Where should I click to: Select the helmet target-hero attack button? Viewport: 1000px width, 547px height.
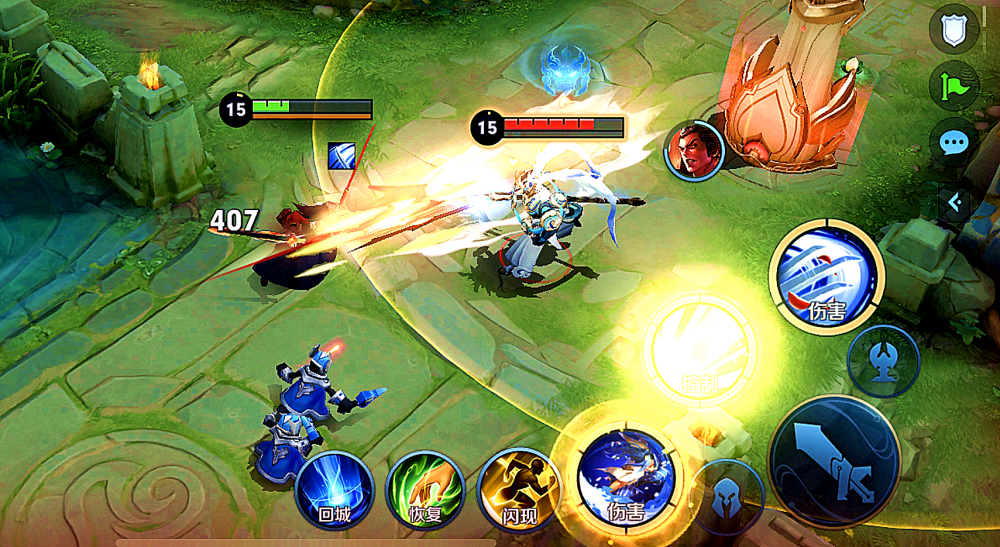point(727,496)
